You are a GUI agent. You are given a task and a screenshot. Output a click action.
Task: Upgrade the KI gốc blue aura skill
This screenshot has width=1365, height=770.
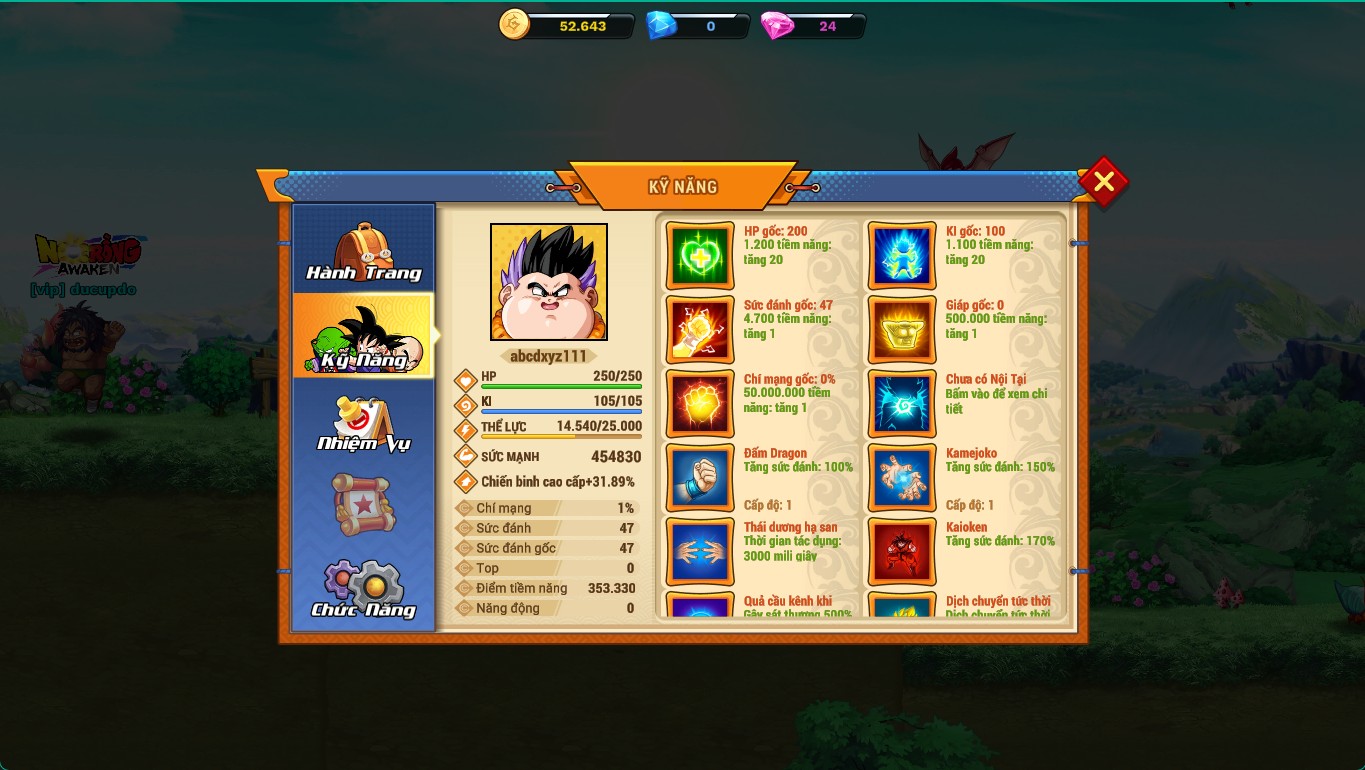click(x=902, y=256)
